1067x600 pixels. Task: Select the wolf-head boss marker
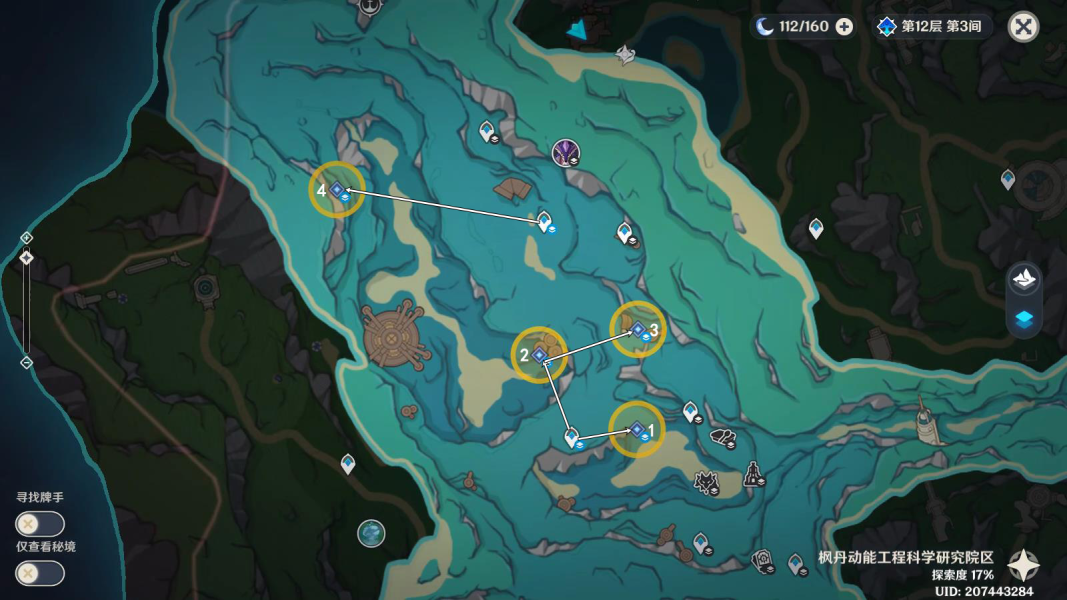coord(708,484)
